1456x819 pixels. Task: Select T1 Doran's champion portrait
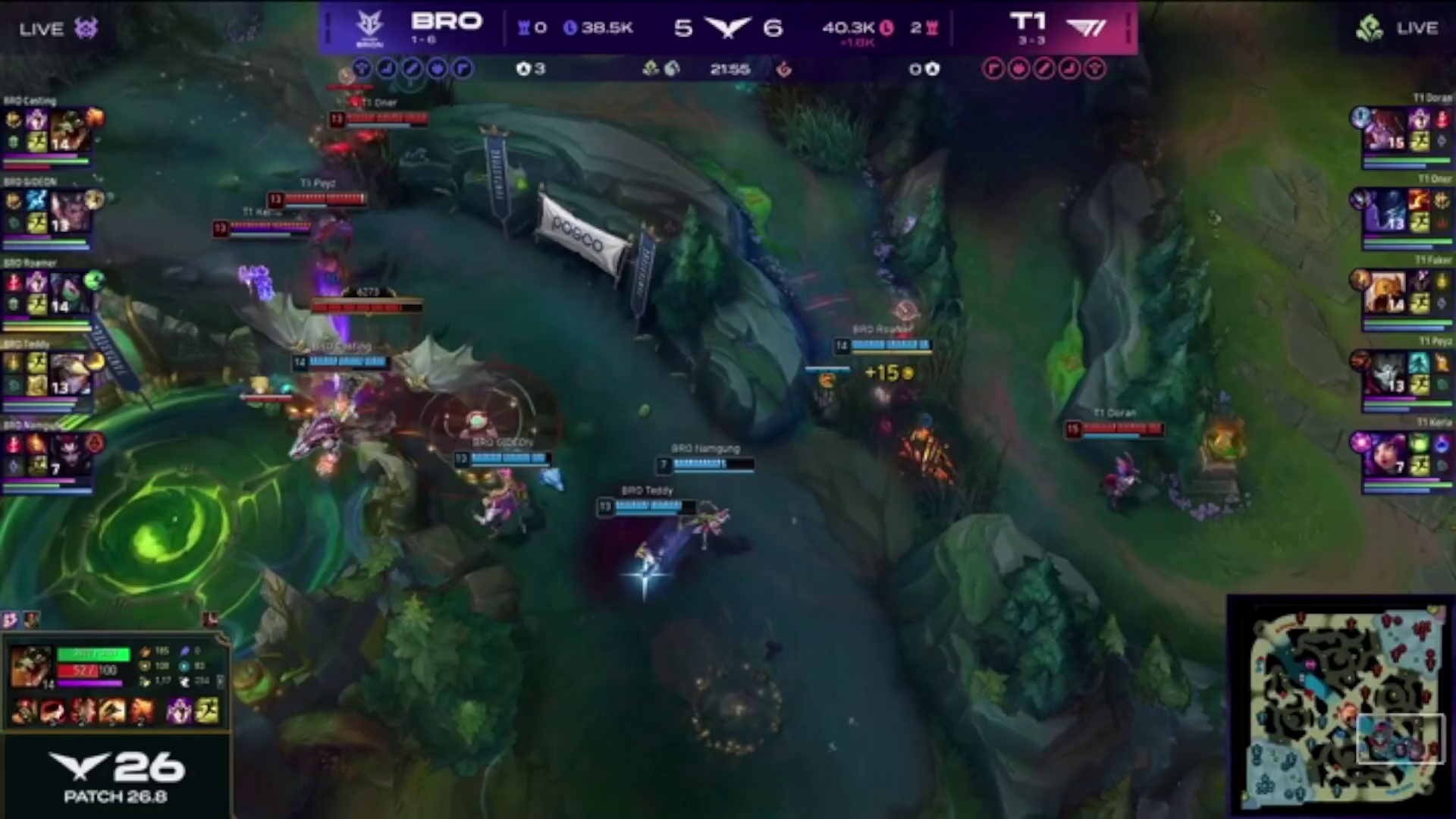pyautogui.click(x=1385, y=130)
